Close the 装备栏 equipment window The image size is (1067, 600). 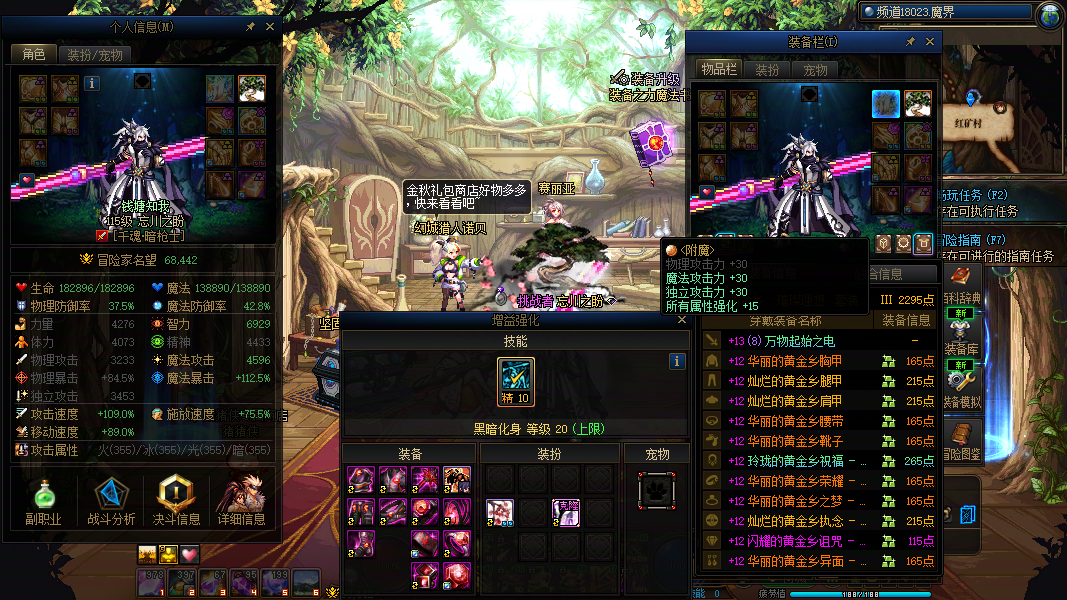click(931, 42)
